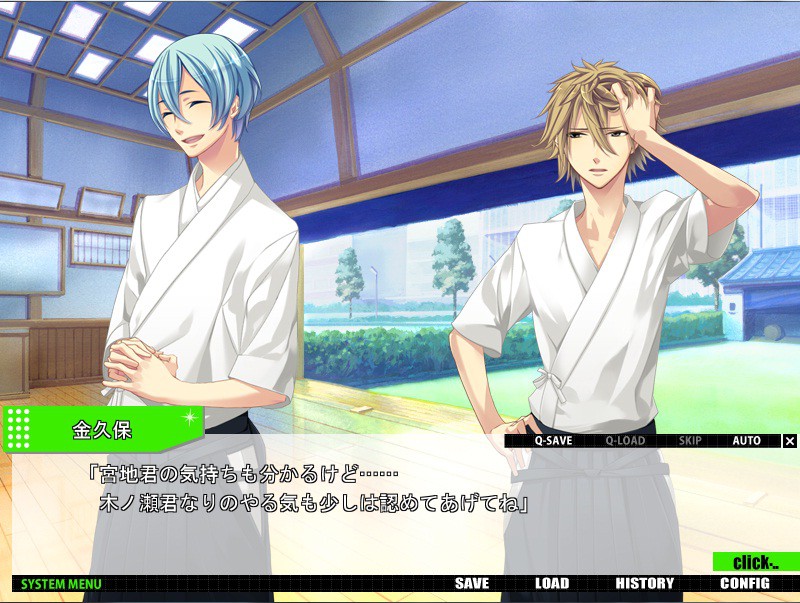Image resolution: width=800 pixels, height=603 pixels.
Task: Click the SAVE button
Action: [472, 584]
